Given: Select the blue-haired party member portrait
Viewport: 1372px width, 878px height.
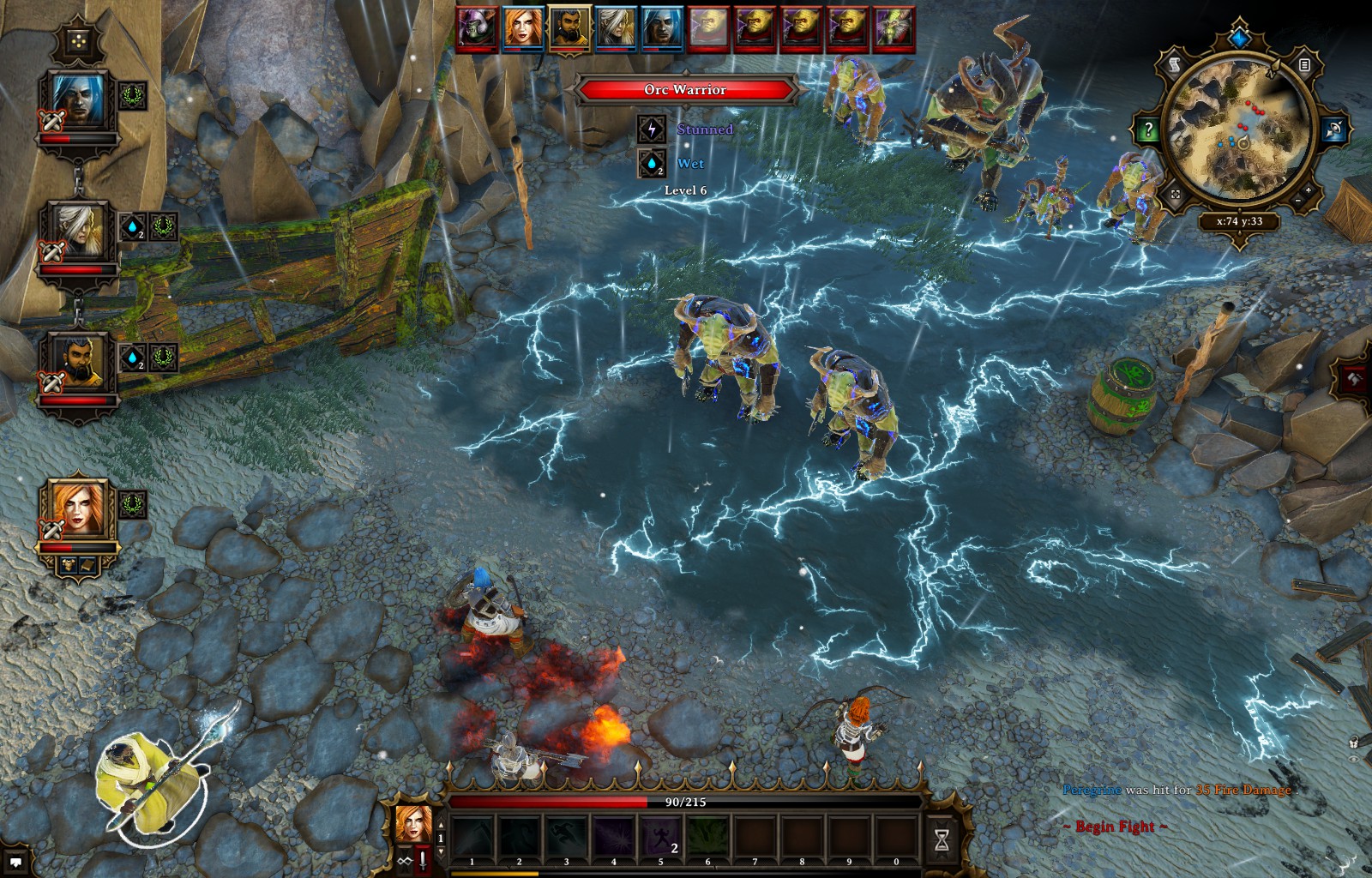Looking at the screenshot, I should [78, 101].
